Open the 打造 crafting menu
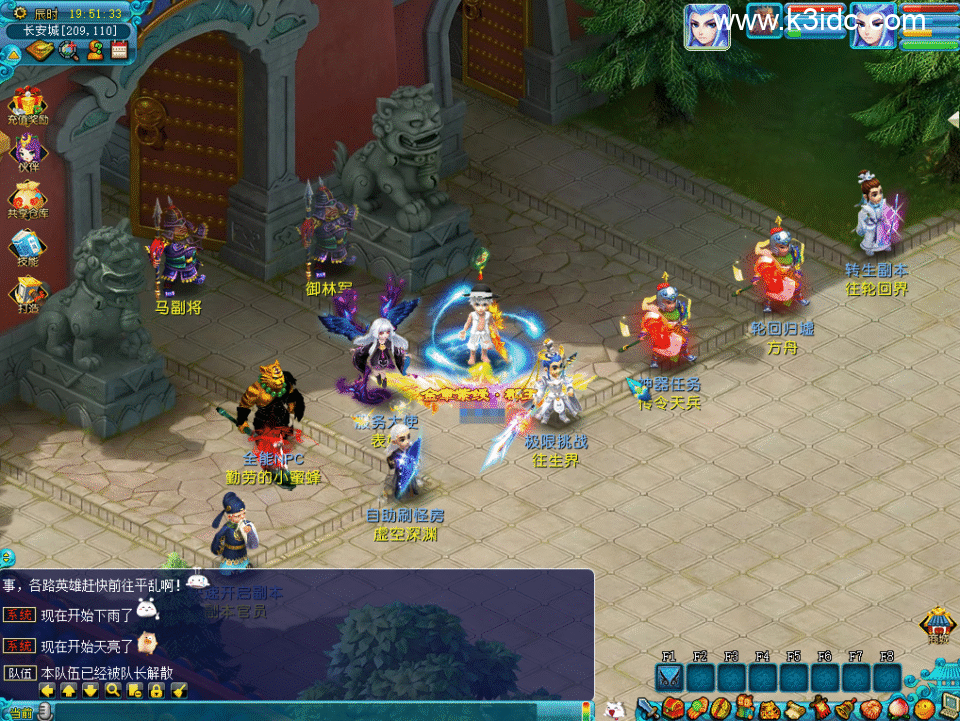The height and width of the screenshot is (721, 960). click(x=26, y=291)
